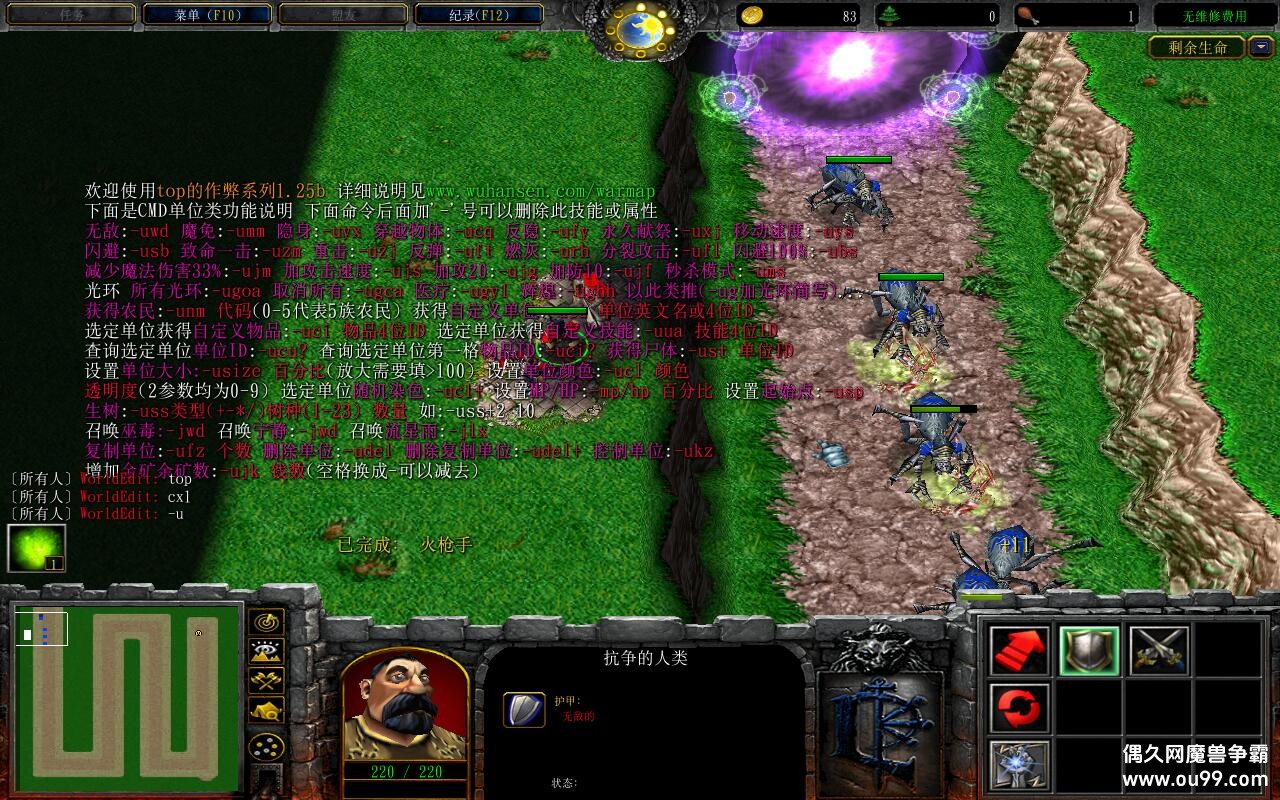This screenshot has width=1280, height=800.
Task: Open the 纪录 (F12) log
Action: tap(479, 15)
